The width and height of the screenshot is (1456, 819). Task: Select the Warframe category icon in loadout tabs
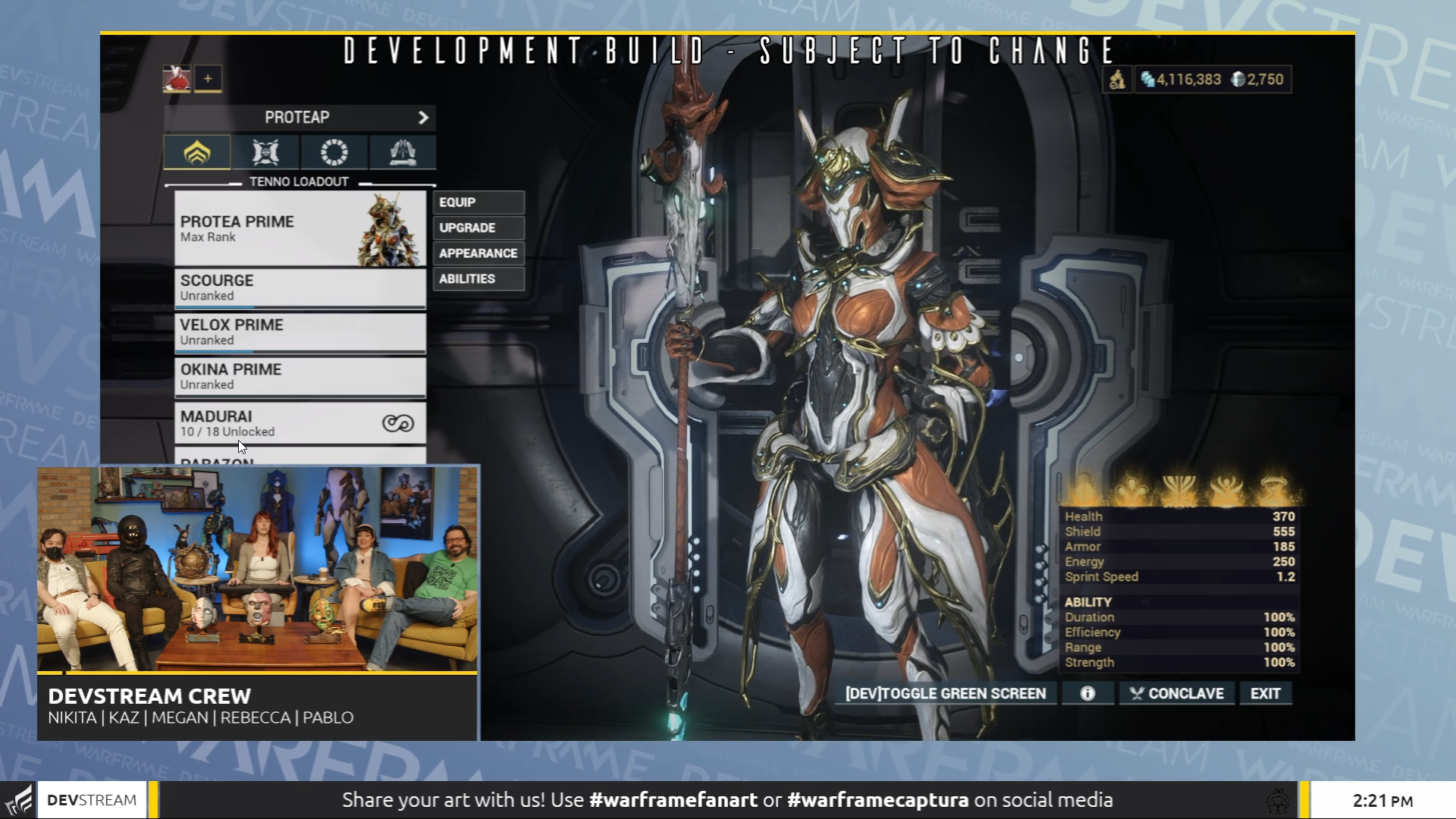(x=196, y=152)
